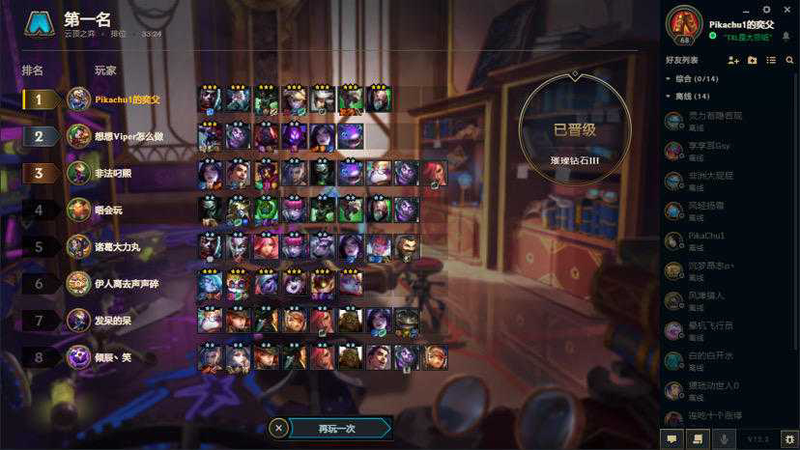The width and height of the screenshot is (800, 450).
Task: Toggle the microphone button
Action: (x=723, y=438)
